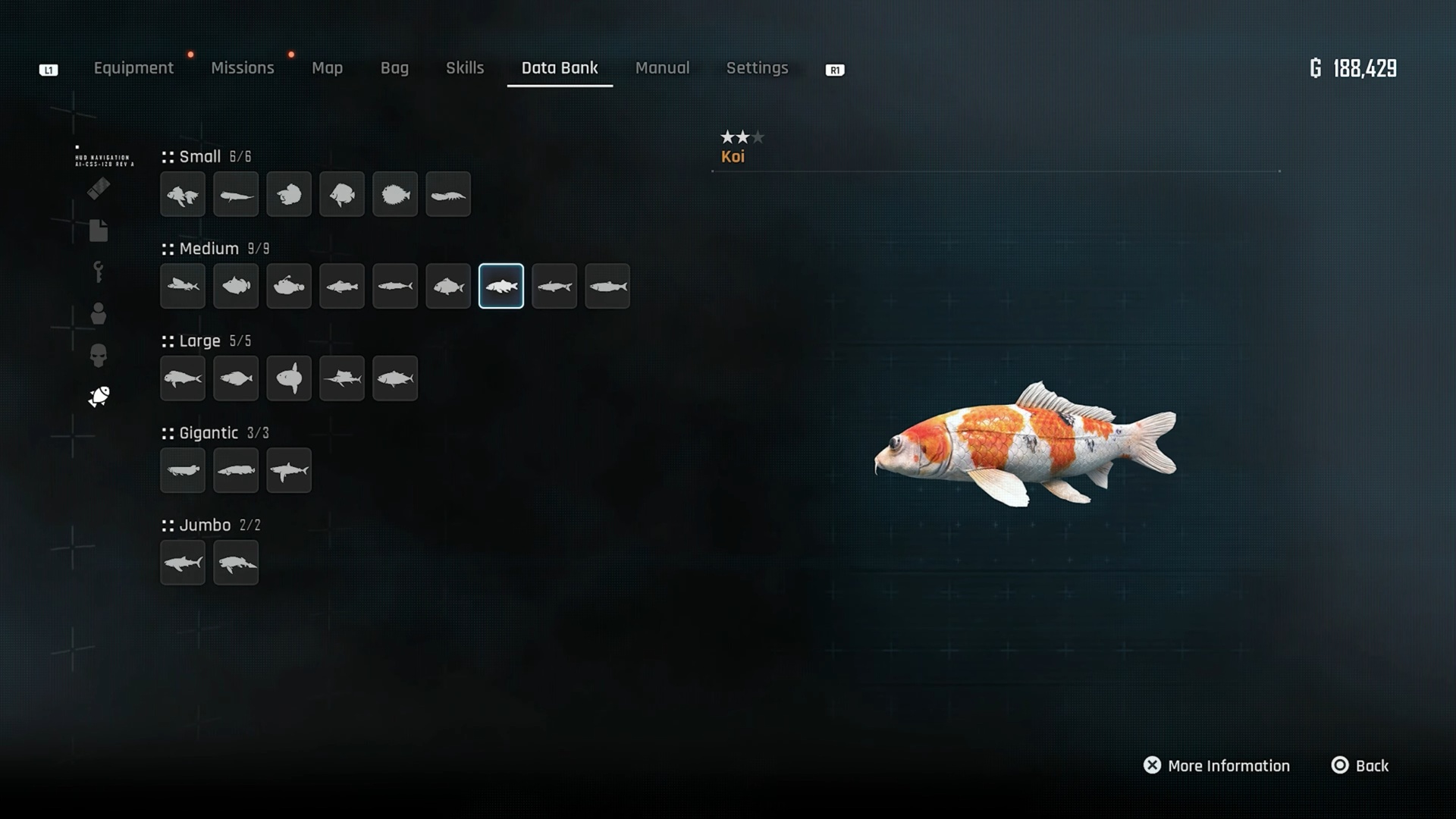Go to the Map tab
1456x819 pixels.
tap(327, 68)
